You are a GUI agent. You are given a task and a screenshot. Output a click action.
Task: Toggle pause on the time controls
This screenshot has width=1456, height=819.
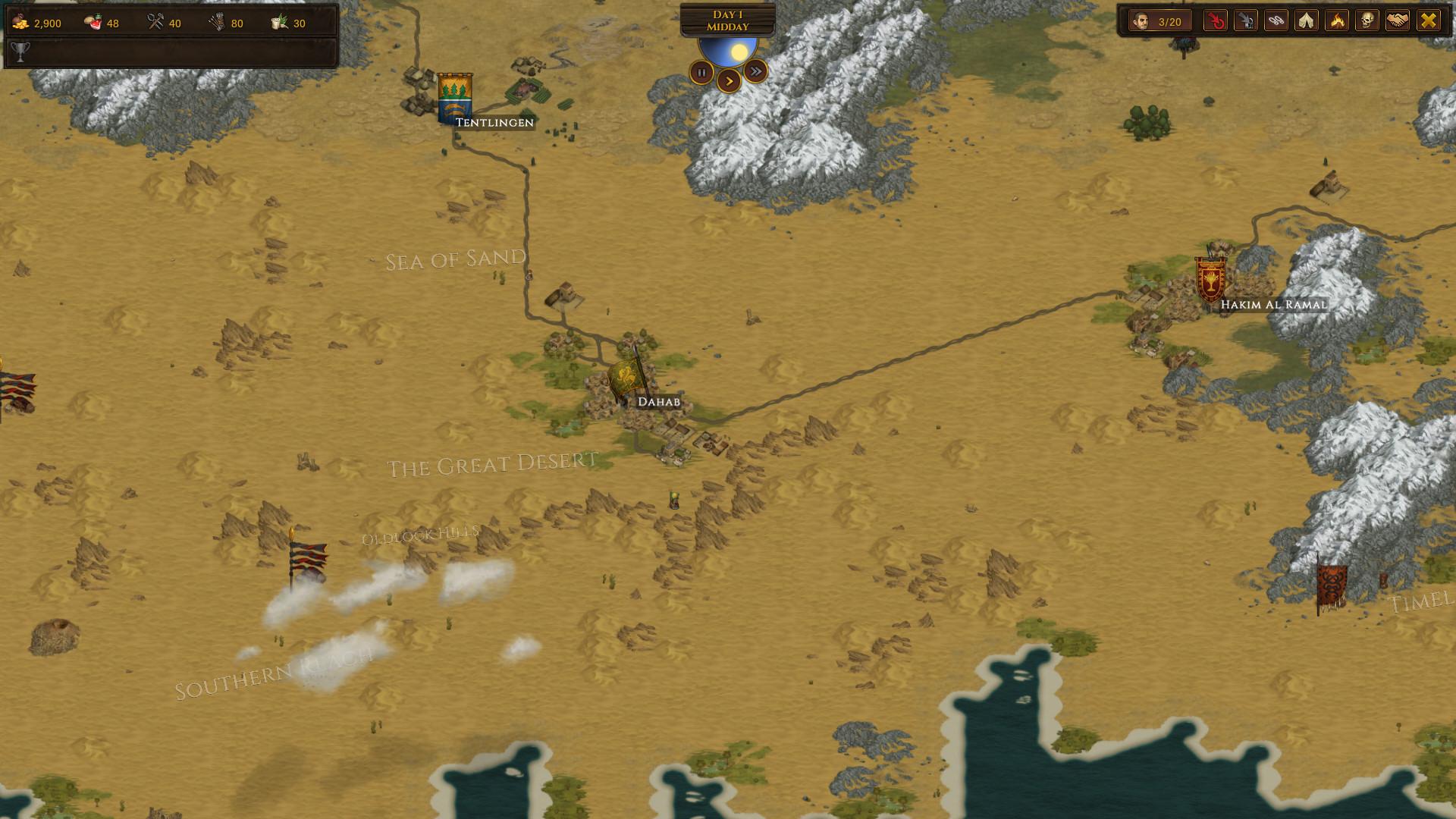click(x=702, y=72)
